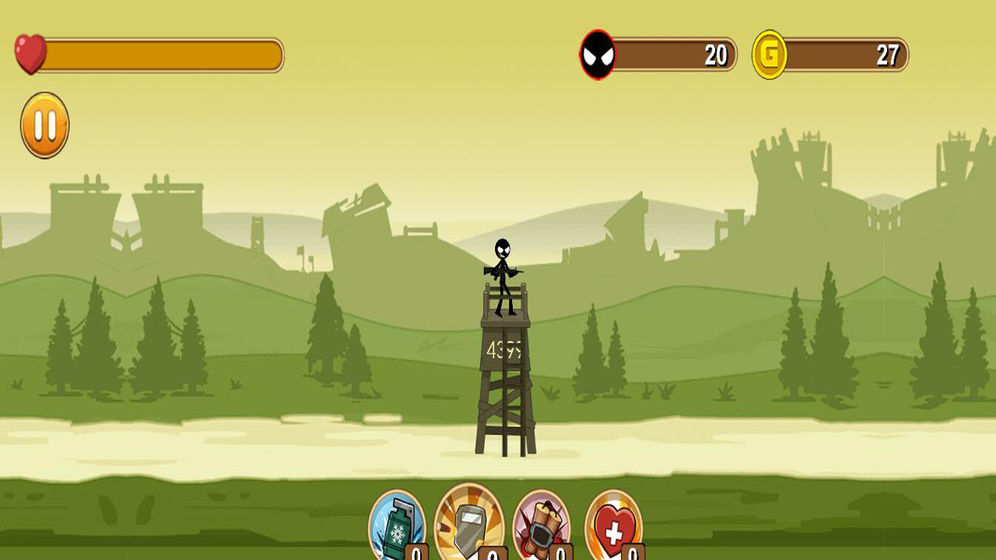Screen dimensions: 996x560
Task: Pause the game with the orange button
Action: tap(45, 126)
